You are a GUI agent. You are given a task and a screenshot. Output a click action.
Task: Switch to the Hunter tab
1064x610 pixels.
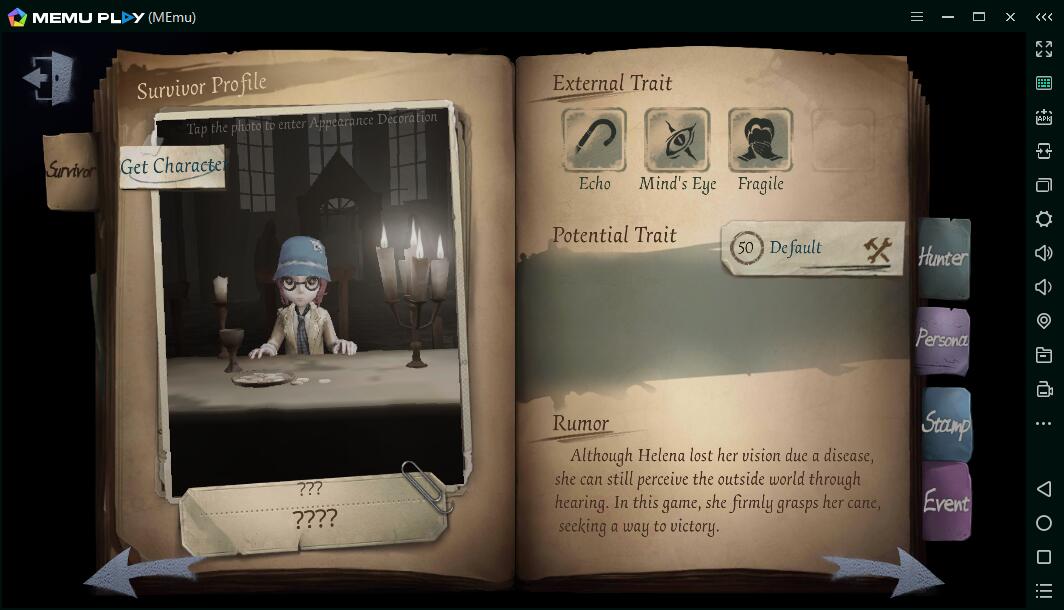click(943, 258)
